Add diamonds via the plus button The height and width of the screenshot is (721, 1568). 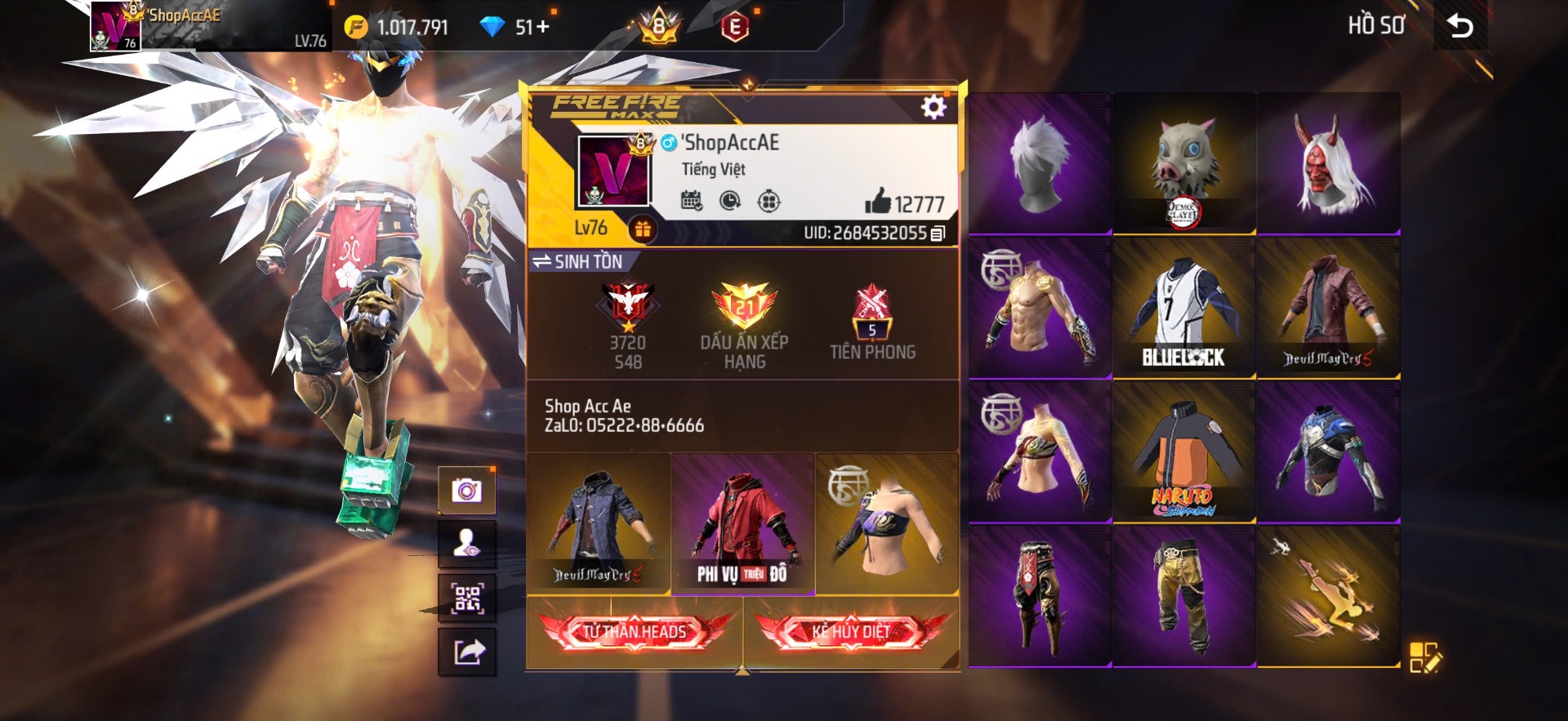coord(542,27)
